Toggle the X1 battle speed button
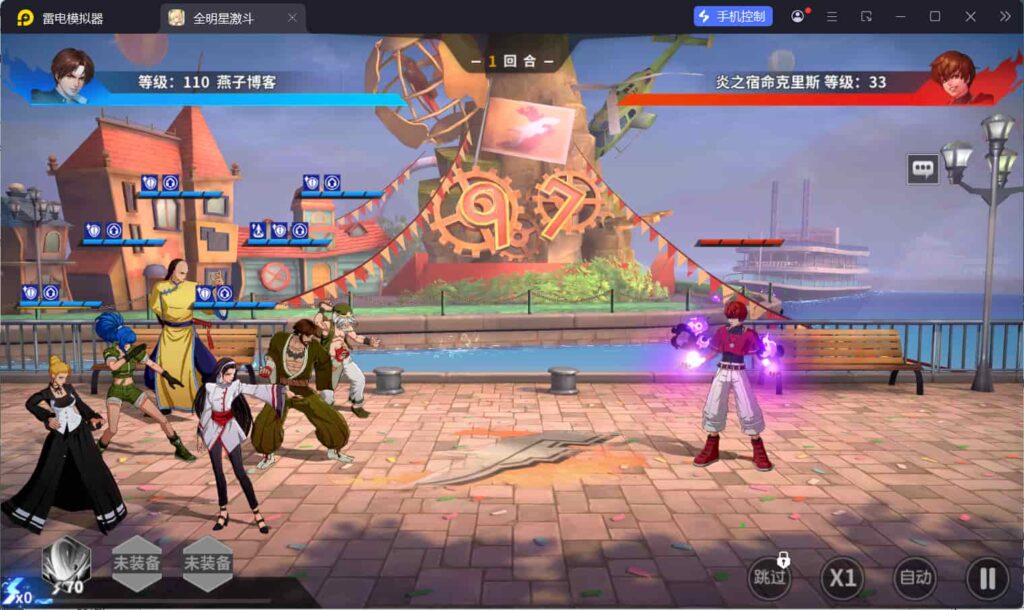 (x=842, y=578)
